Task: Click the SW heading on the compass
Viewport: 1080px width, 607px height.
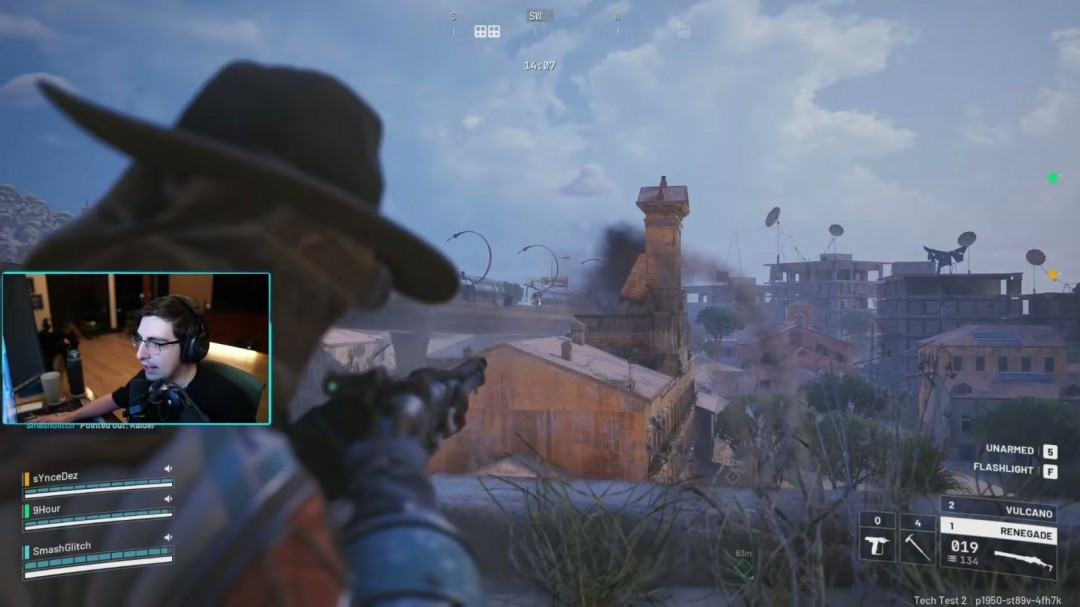Action: (x=535, y=16)
